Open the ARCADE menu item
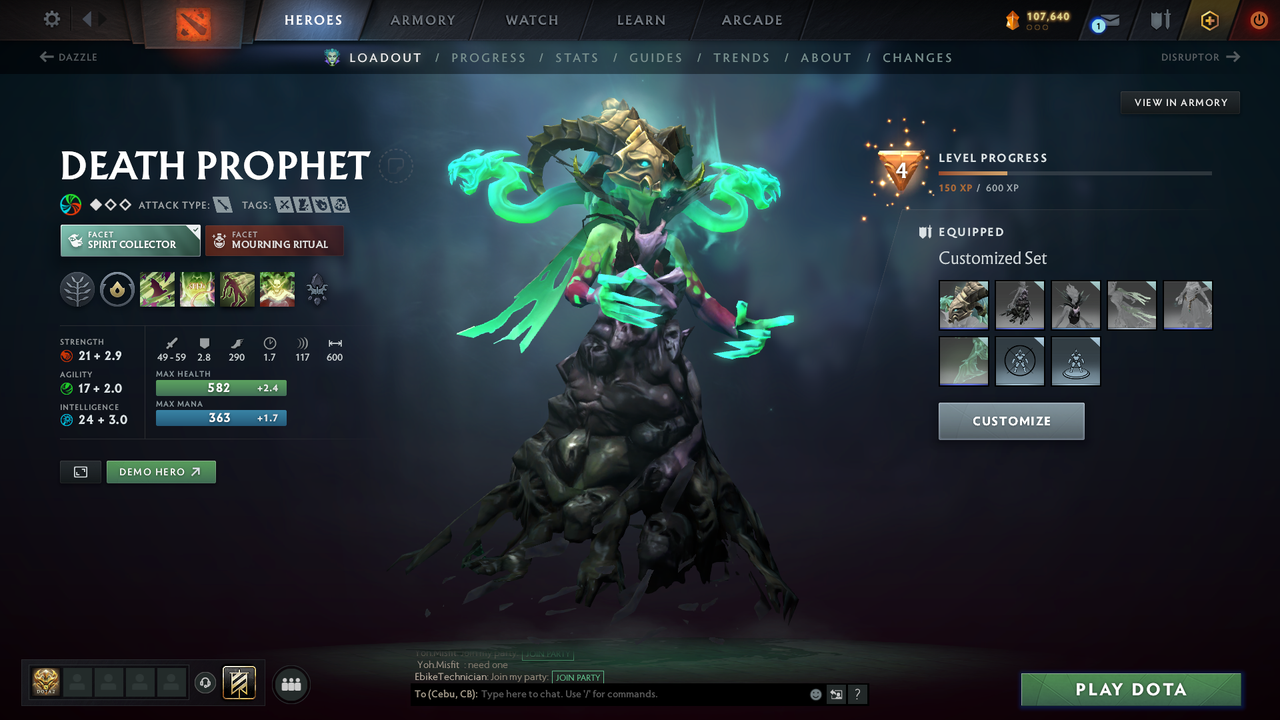1280x720 pixels. 751,19
